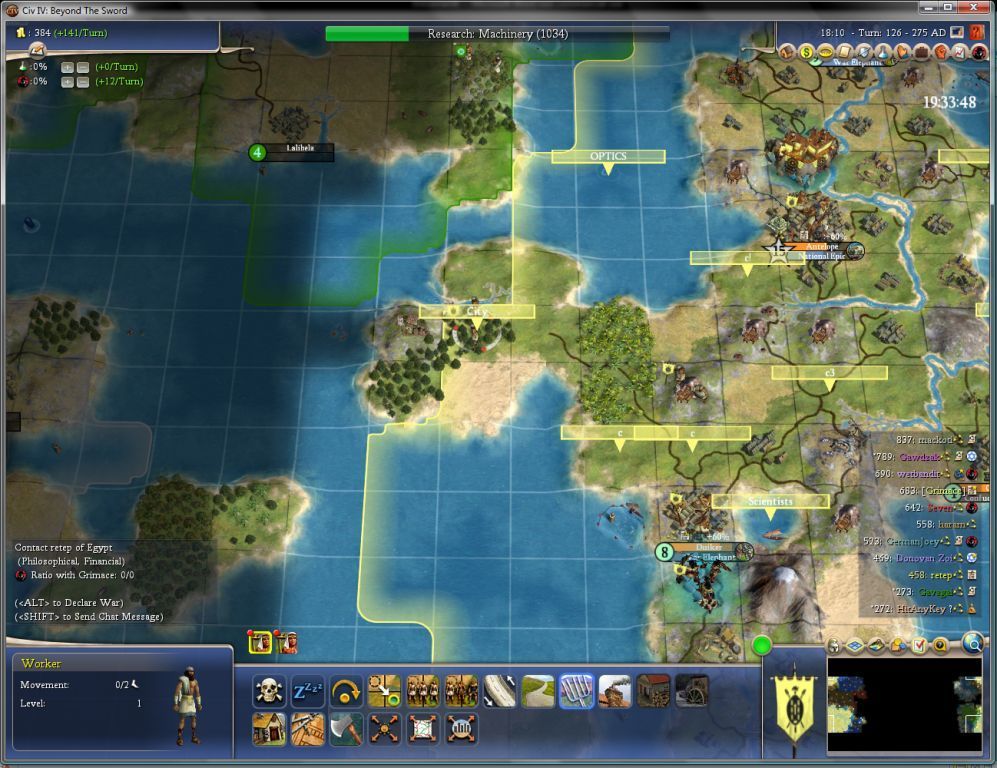Choose the Go To movement command
Image resolution: width=997 pixels, height=768 pixels.
(x=384, y=691)
